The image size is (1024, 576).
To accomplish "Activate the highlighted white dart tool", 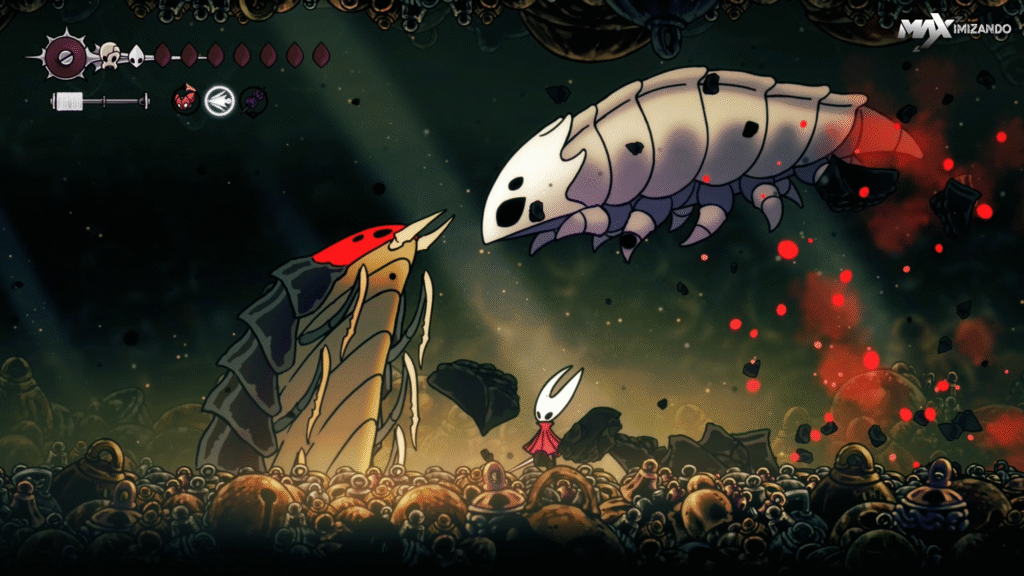I will click(219, 100).
